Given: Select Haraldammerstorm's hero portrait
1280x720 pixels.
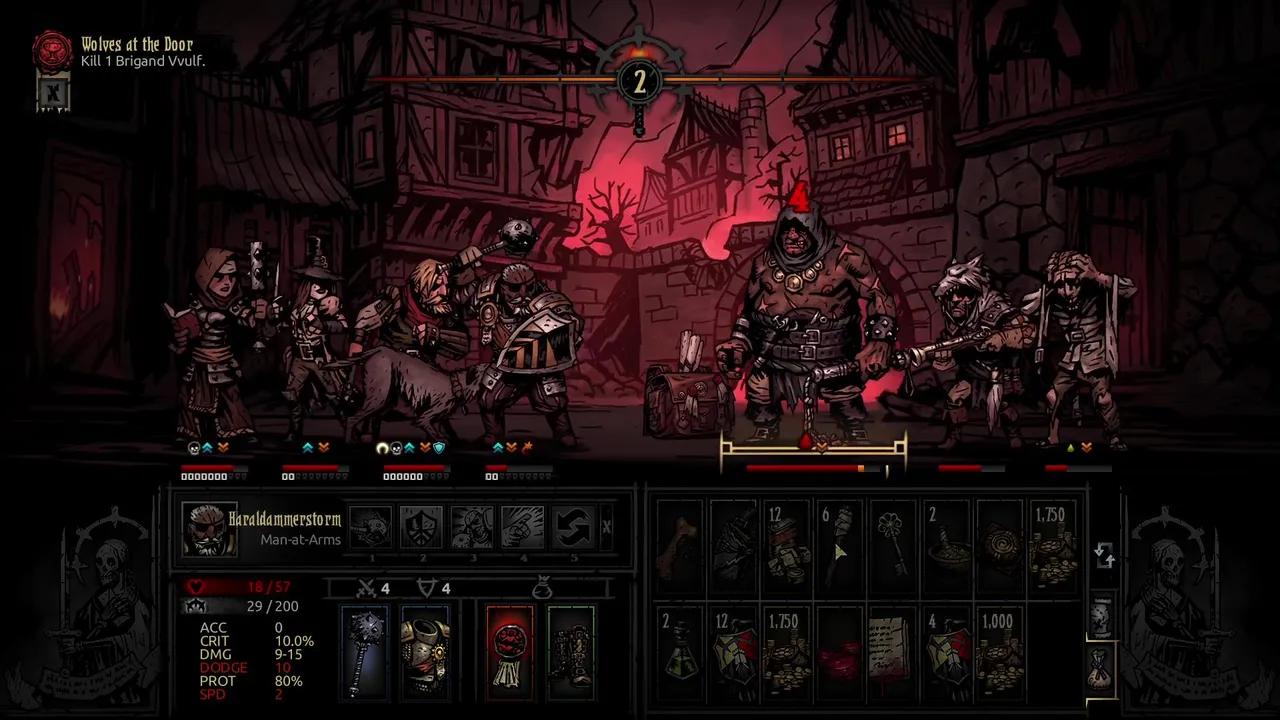Looking at the screenshot, I should (x=209, y=528).
